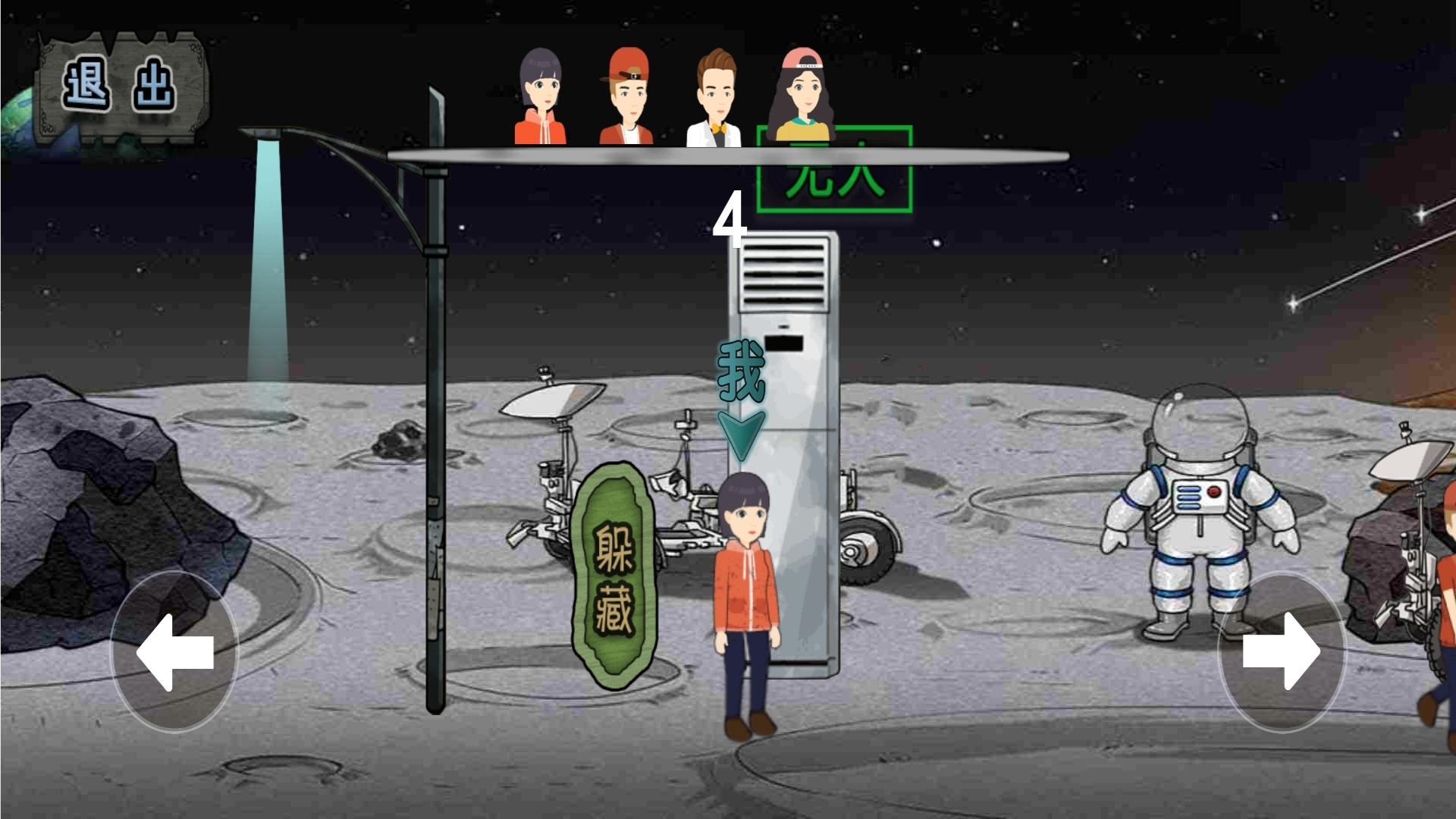Tap the UFO light beam in the background
The height and width of the screenshot is (819, 1456).
pos(269,250)
